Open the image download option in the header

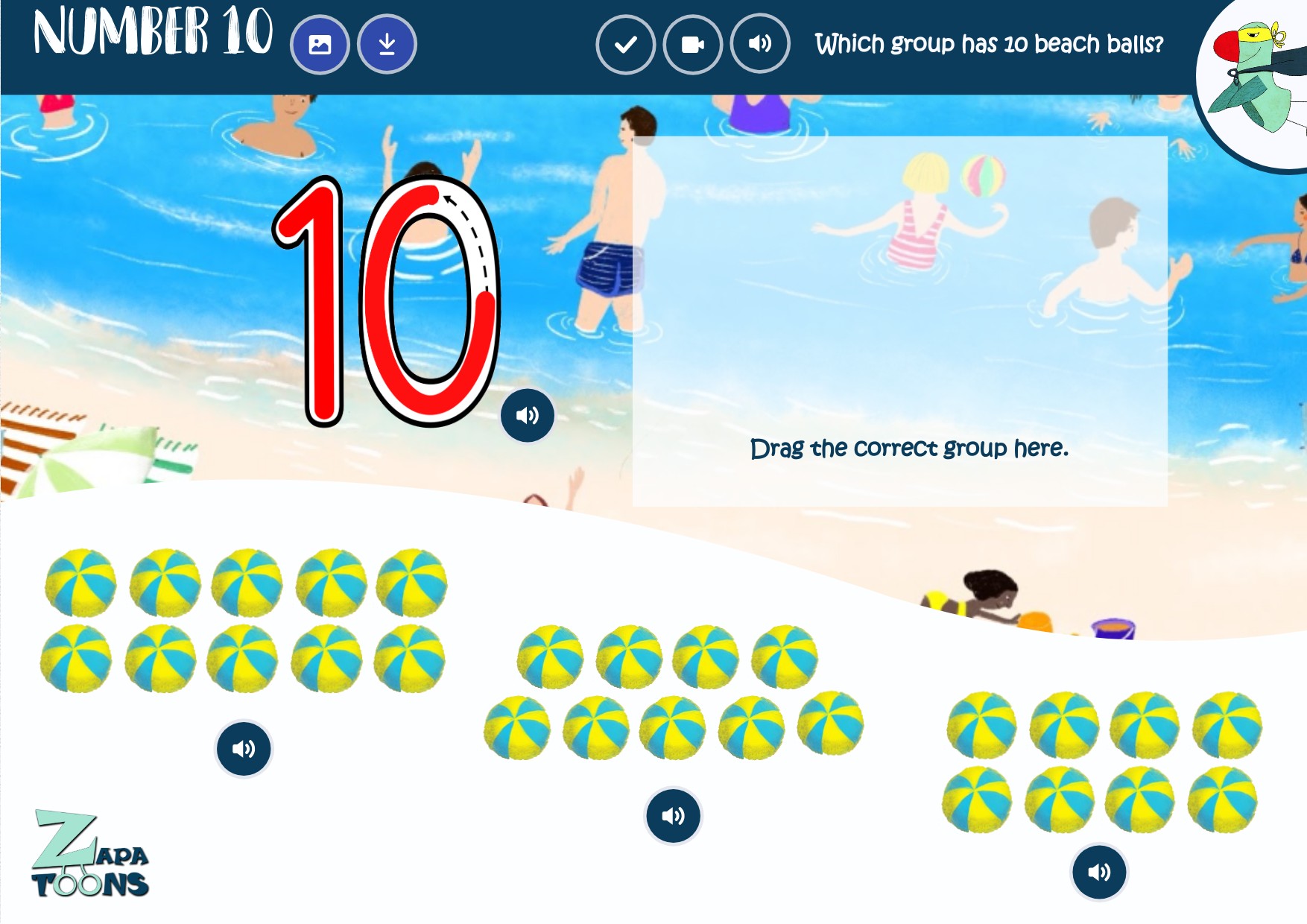(320, 45)
